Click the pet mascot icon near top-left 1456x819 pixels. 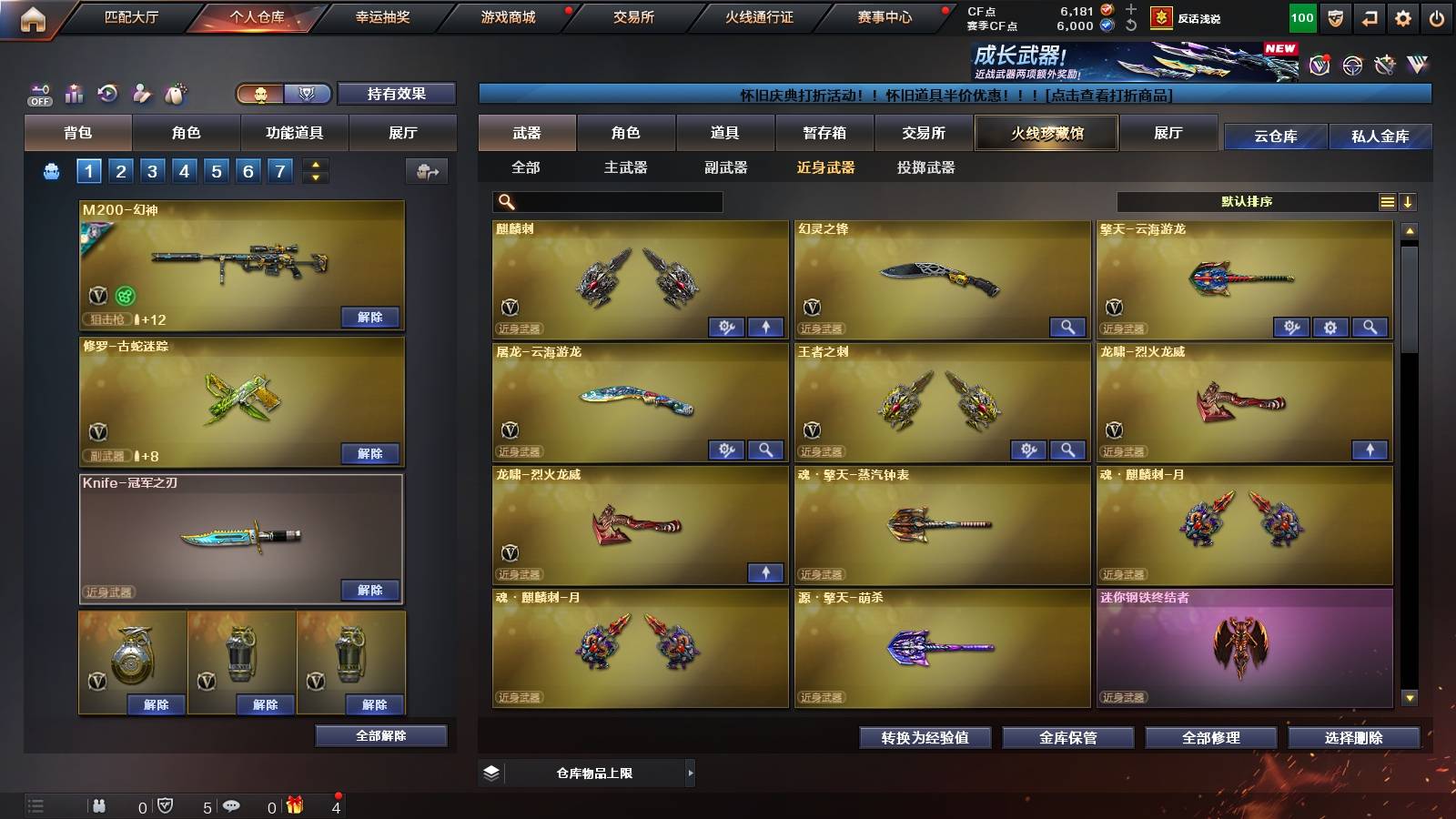click(174, 92)
